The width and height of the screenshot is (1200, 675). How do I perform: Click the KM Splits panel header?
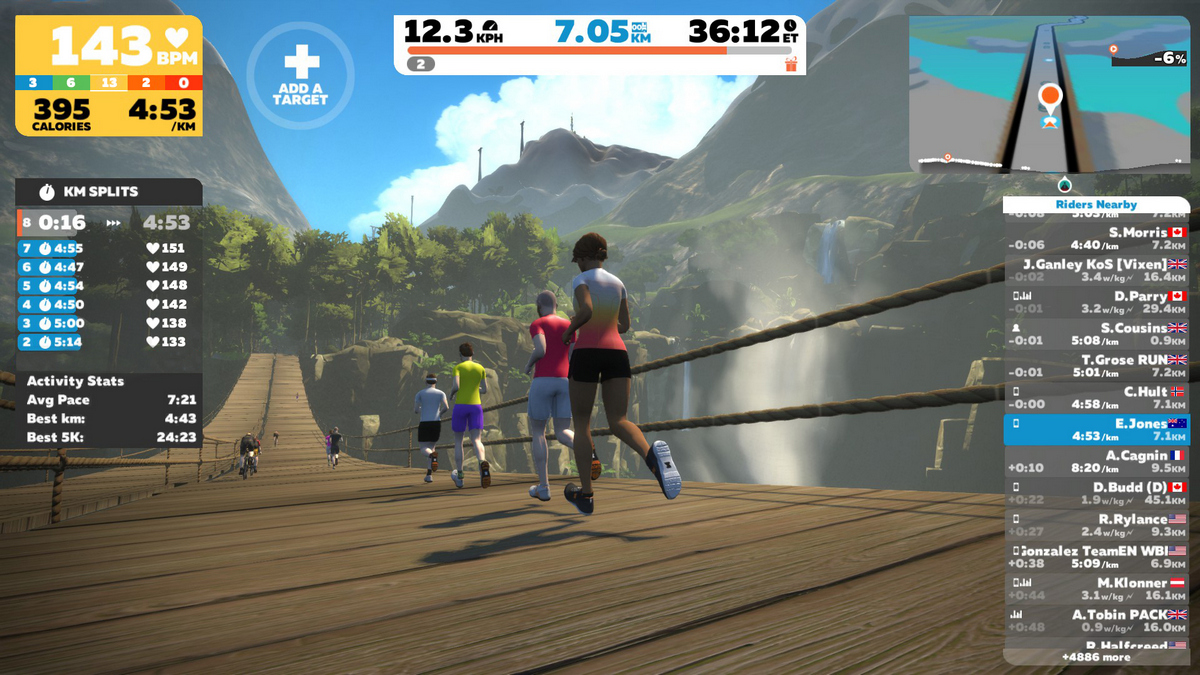(108, 191)
